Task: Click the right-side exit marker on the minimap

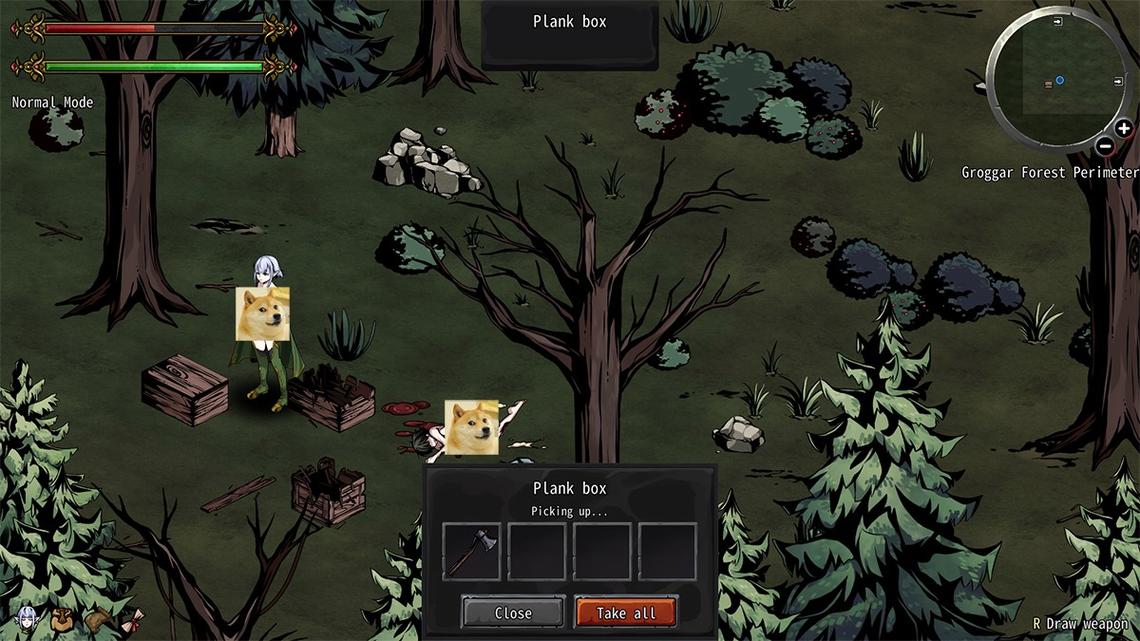Action: point(1116,79)
